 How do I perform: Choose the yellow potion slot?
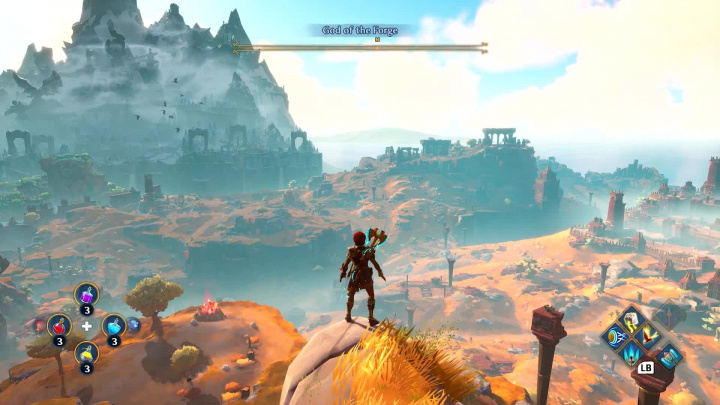(x=86, y=353)
